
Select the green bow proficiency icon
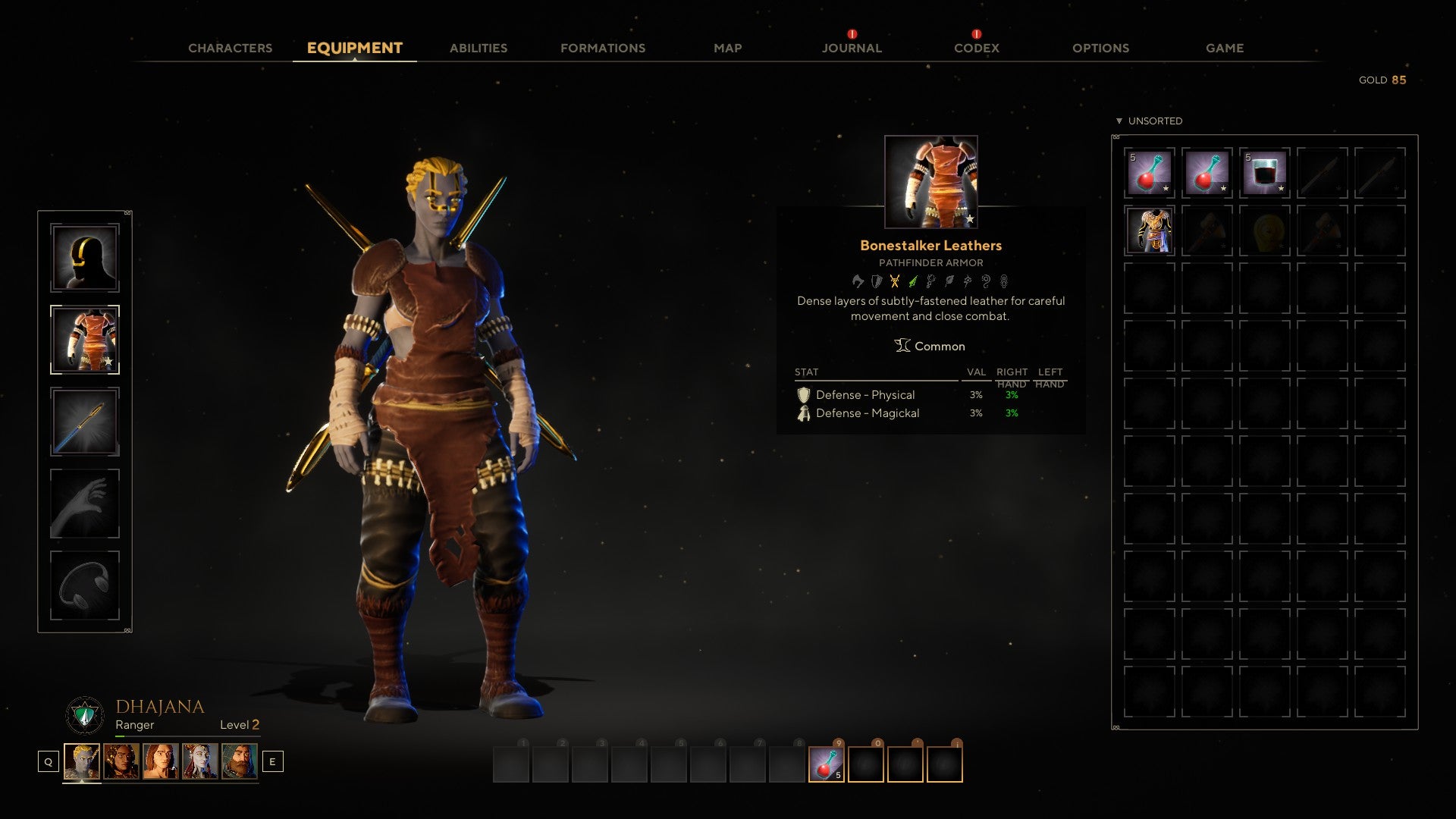pyautogui.click(x=913, y=281)
